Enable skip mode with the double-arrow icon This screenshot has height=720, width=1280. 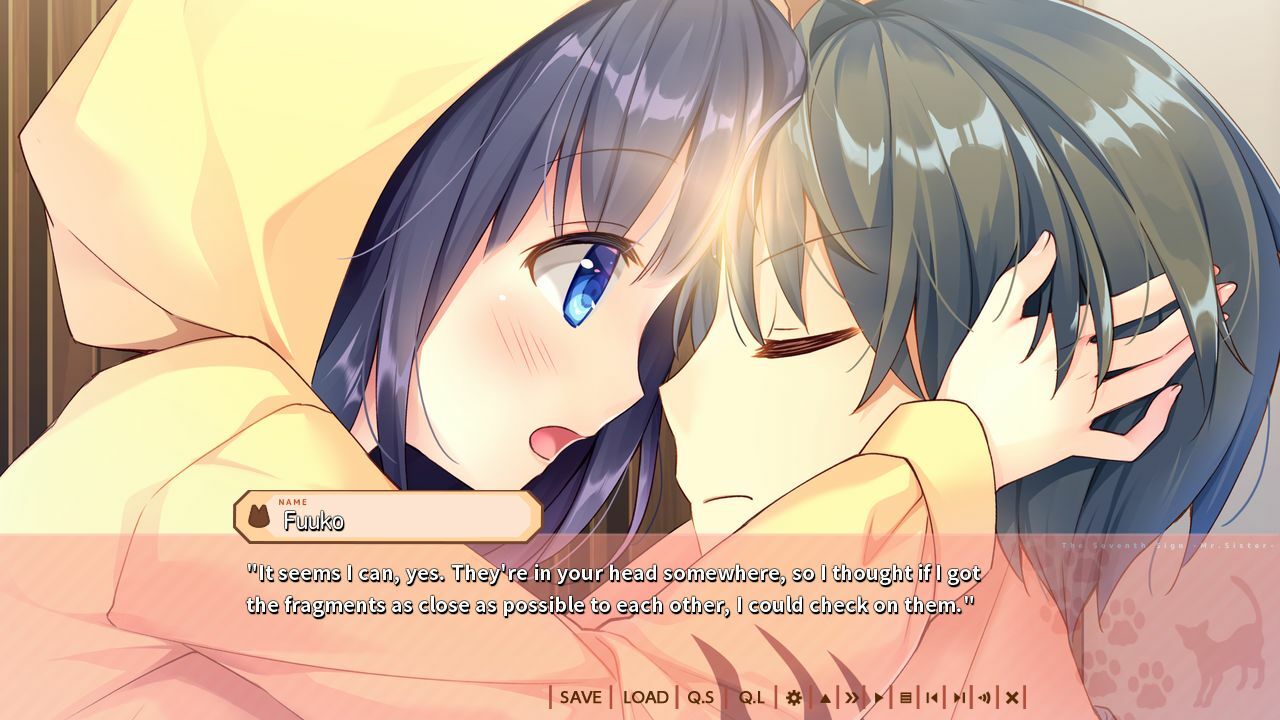click(852, 697)
